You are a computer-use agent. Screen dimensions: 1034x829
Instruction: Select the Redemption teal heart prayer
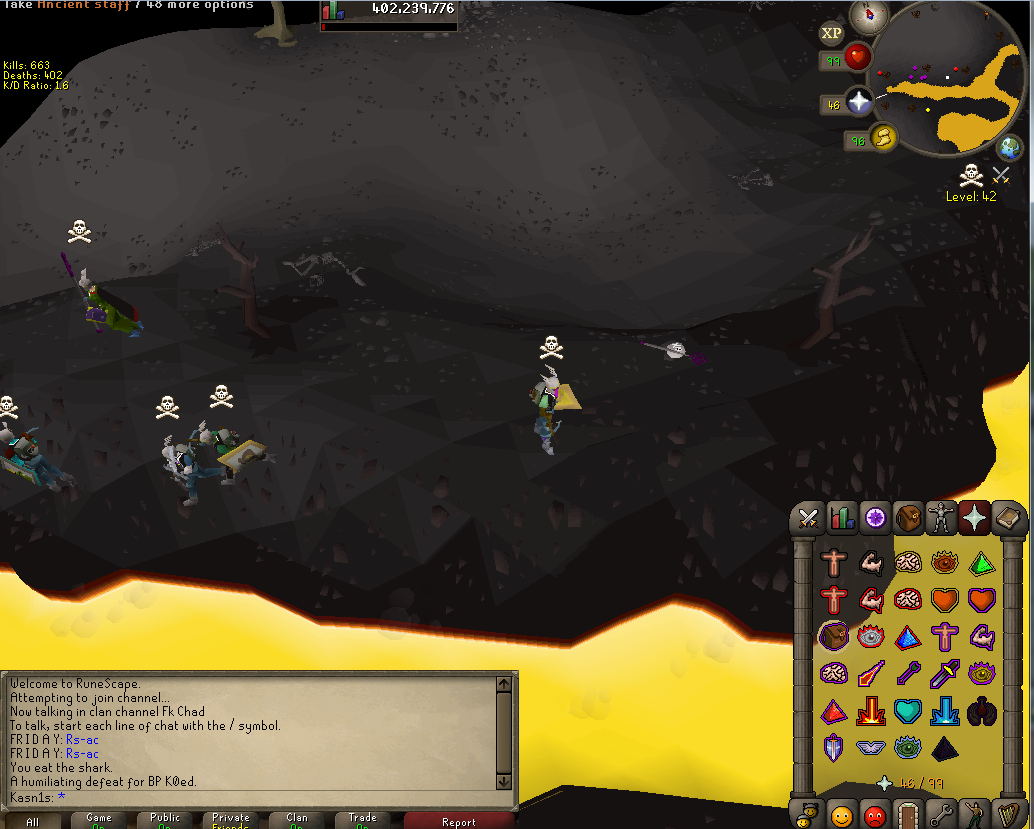(908, 710)
